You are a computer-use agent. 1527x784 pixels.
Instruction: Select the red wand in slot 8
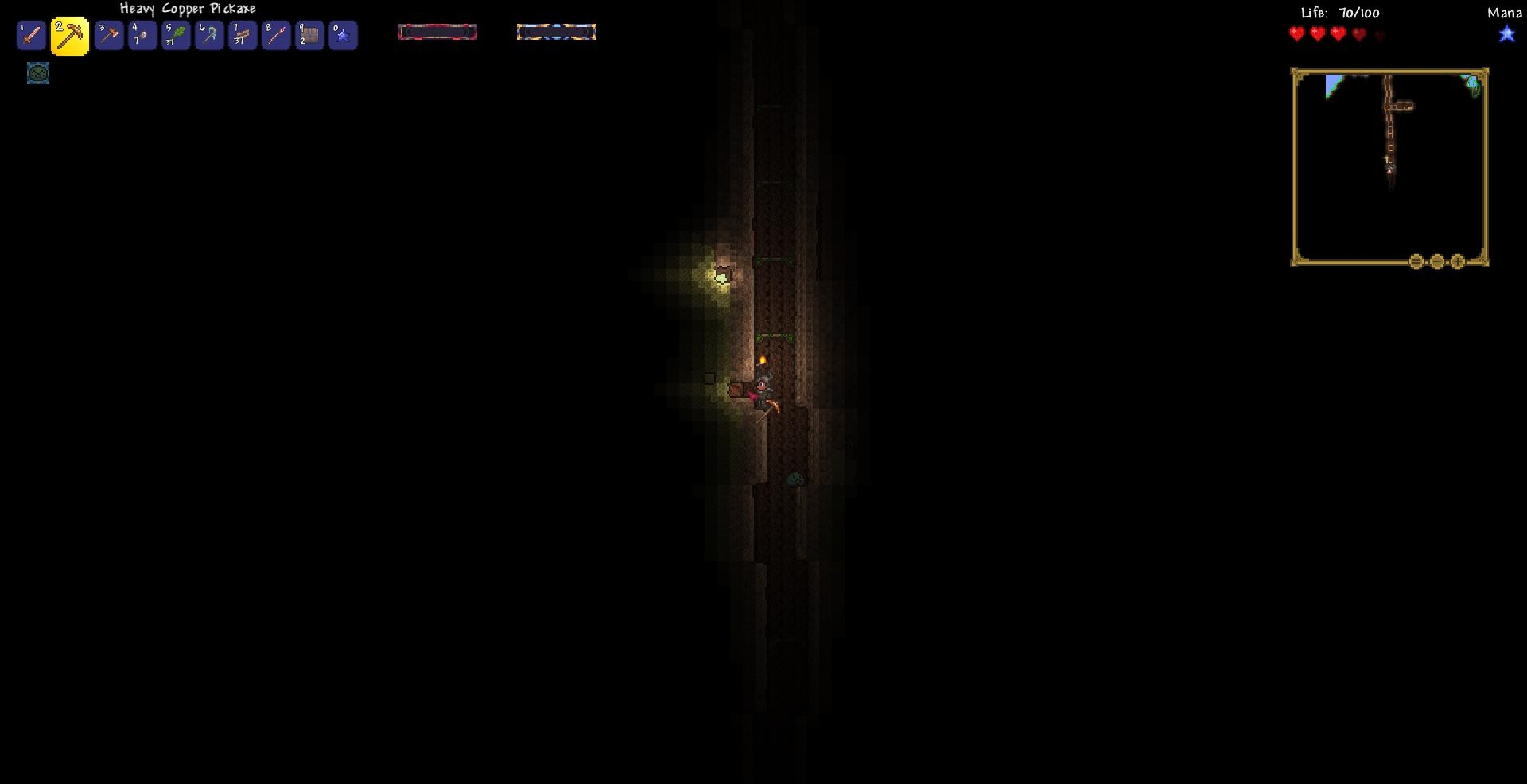pyautogui.click(x=276, y=36)
